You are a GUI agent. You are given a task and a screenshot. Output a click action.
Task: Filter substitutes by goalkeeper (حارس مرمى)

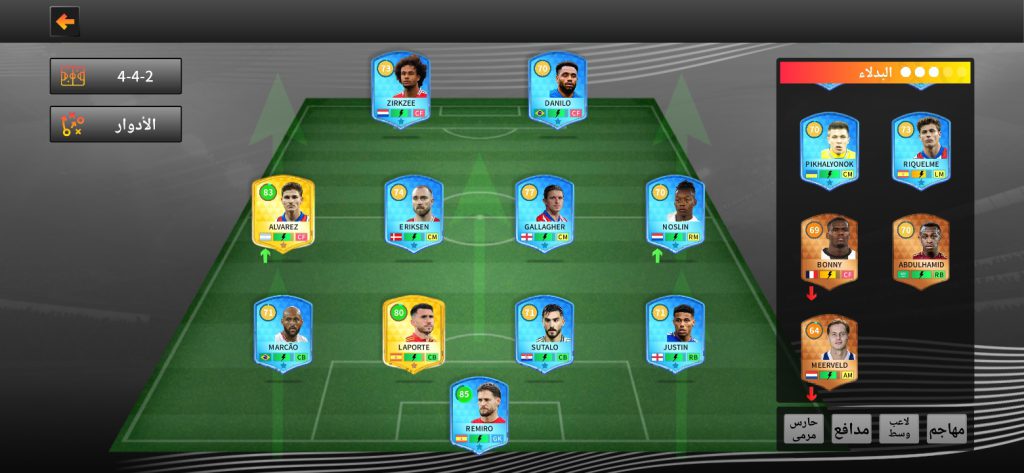803,428
